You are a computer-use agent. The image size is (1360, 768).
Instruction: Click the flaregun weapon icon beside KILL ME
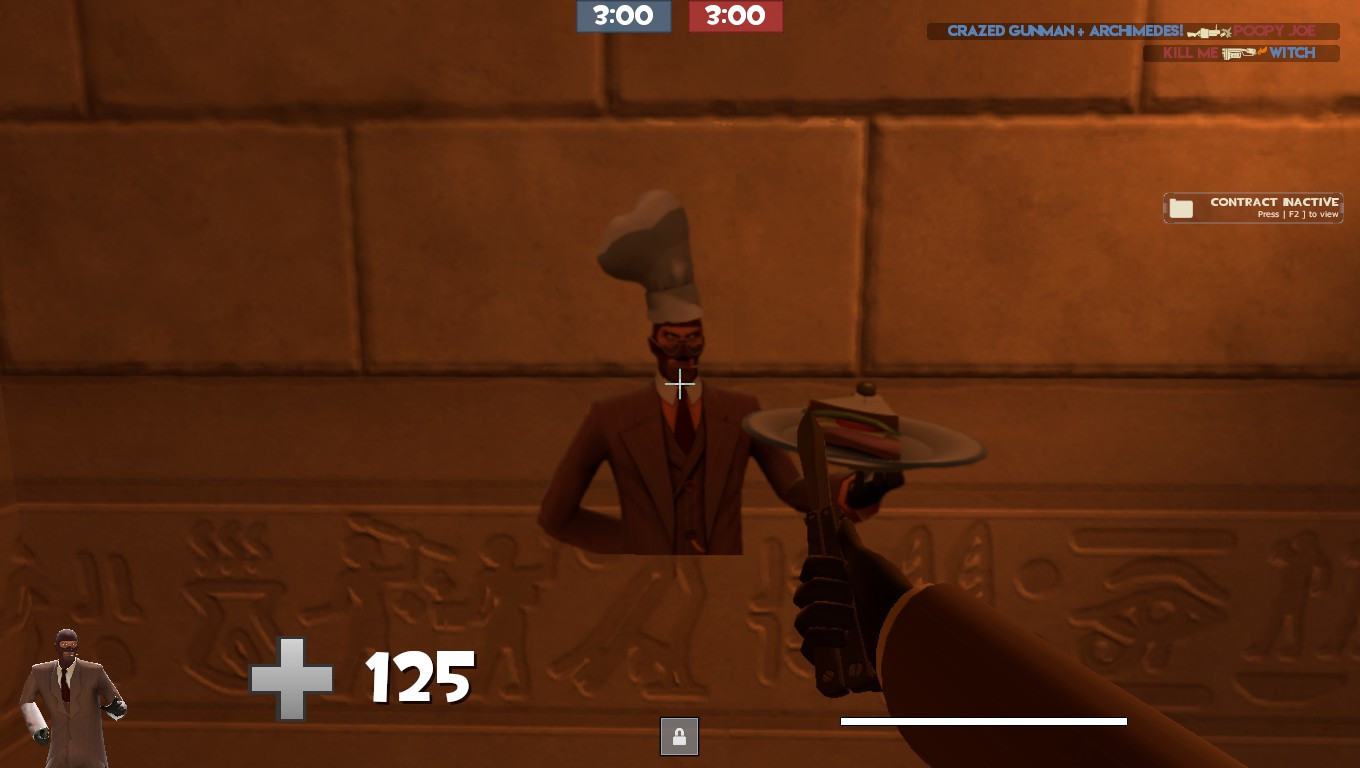(1236, 51)
